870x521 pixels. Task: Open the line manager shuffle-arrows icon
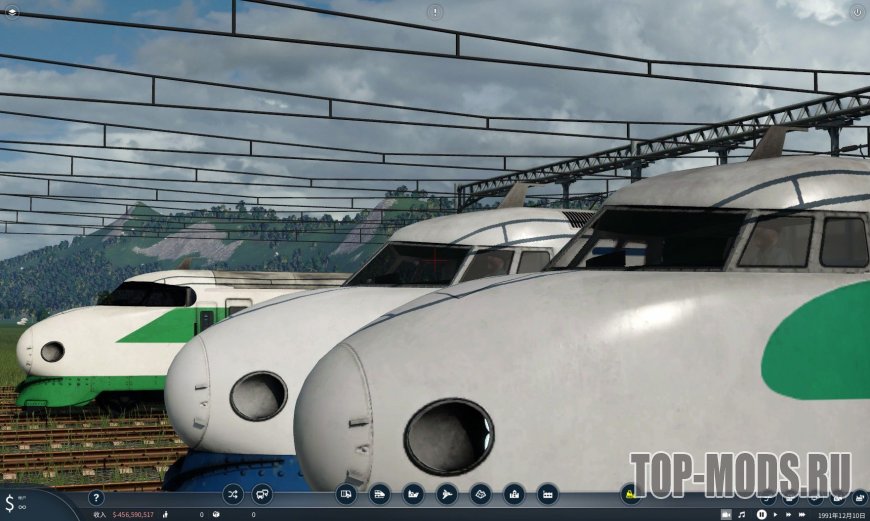233,493
